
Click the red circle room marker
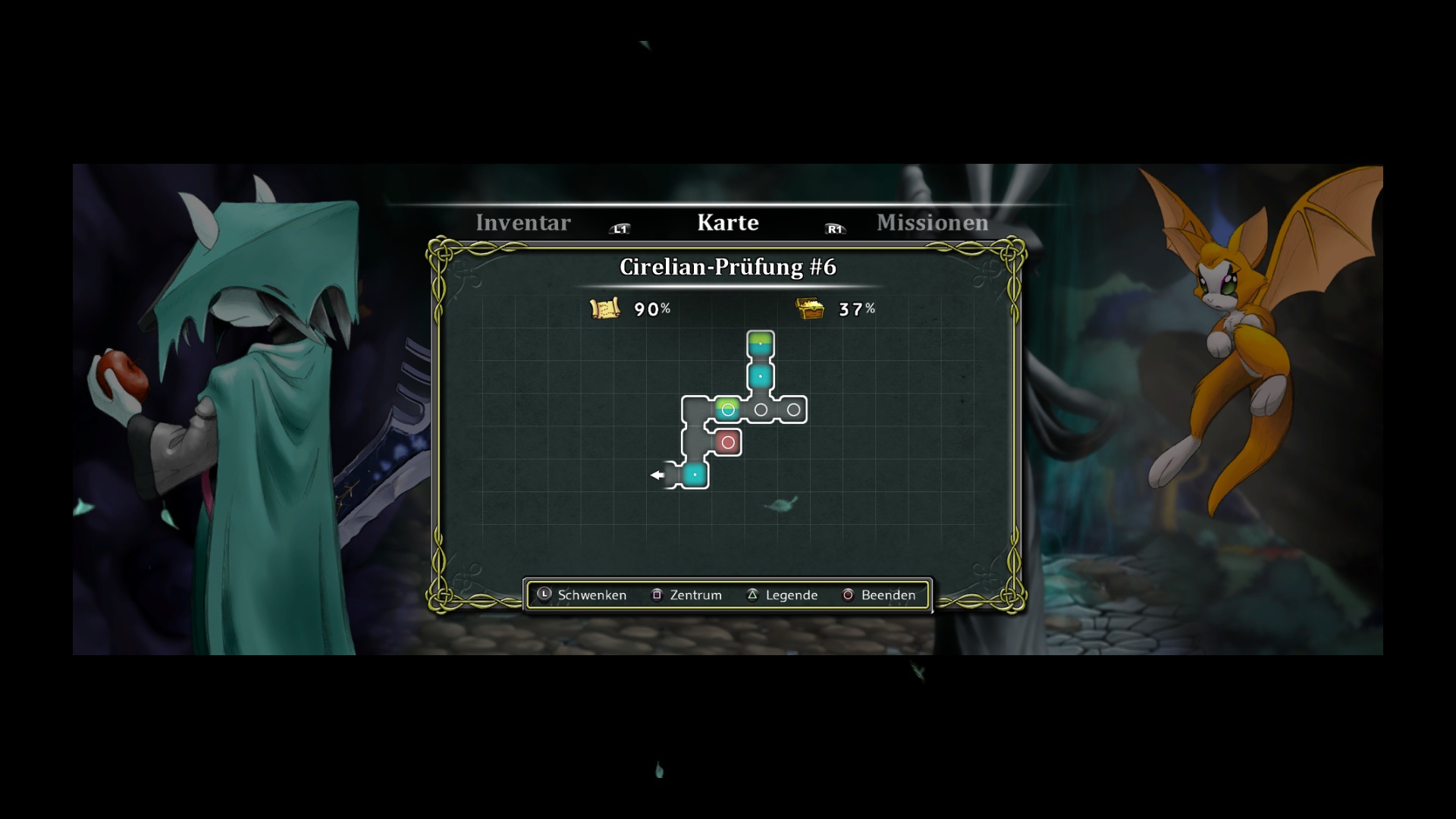pyautogui.click(x=728, y=442)
